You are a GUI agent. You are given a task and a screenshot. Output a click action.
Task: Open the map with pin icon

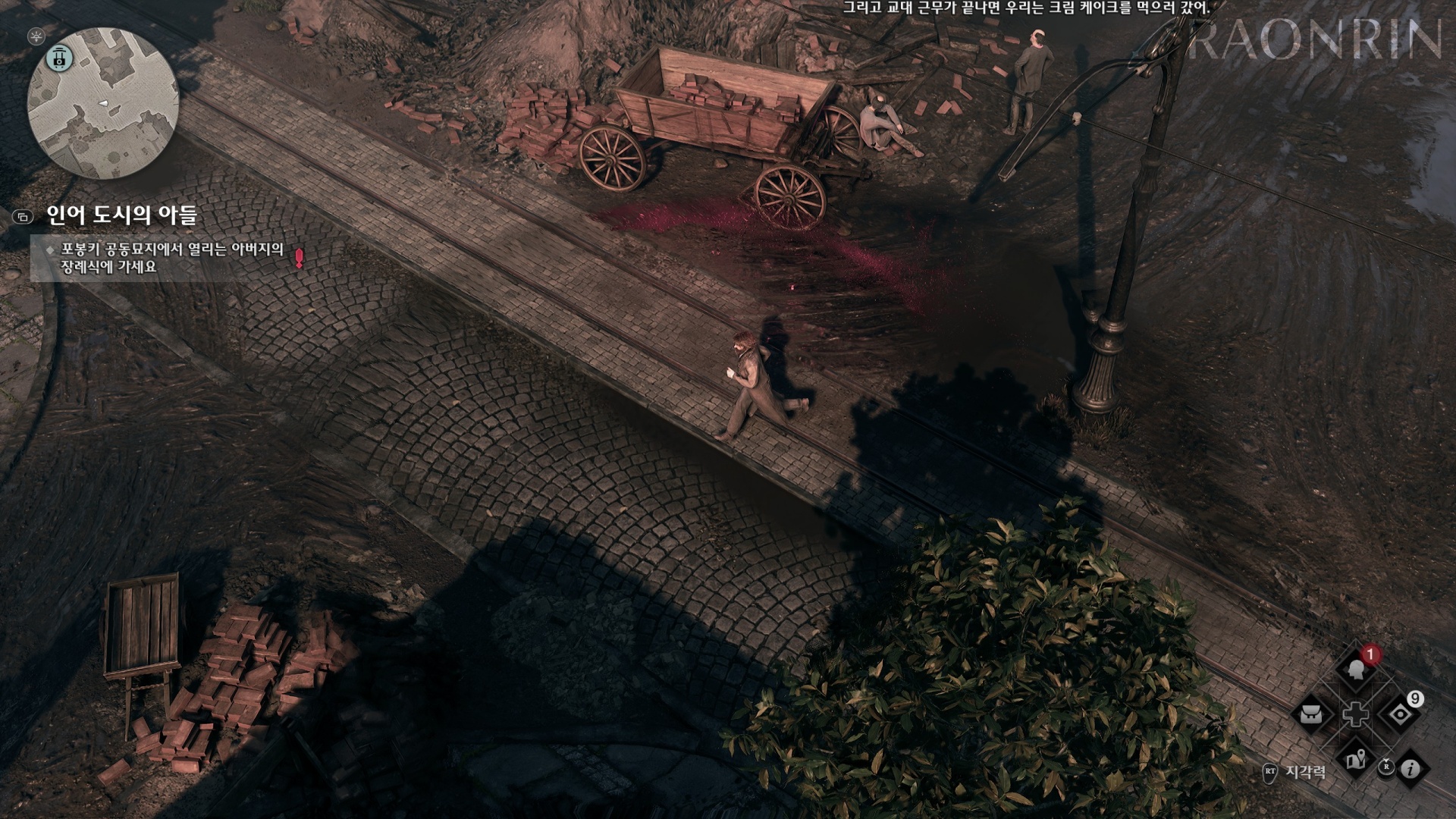click(x=1356, y=758)
